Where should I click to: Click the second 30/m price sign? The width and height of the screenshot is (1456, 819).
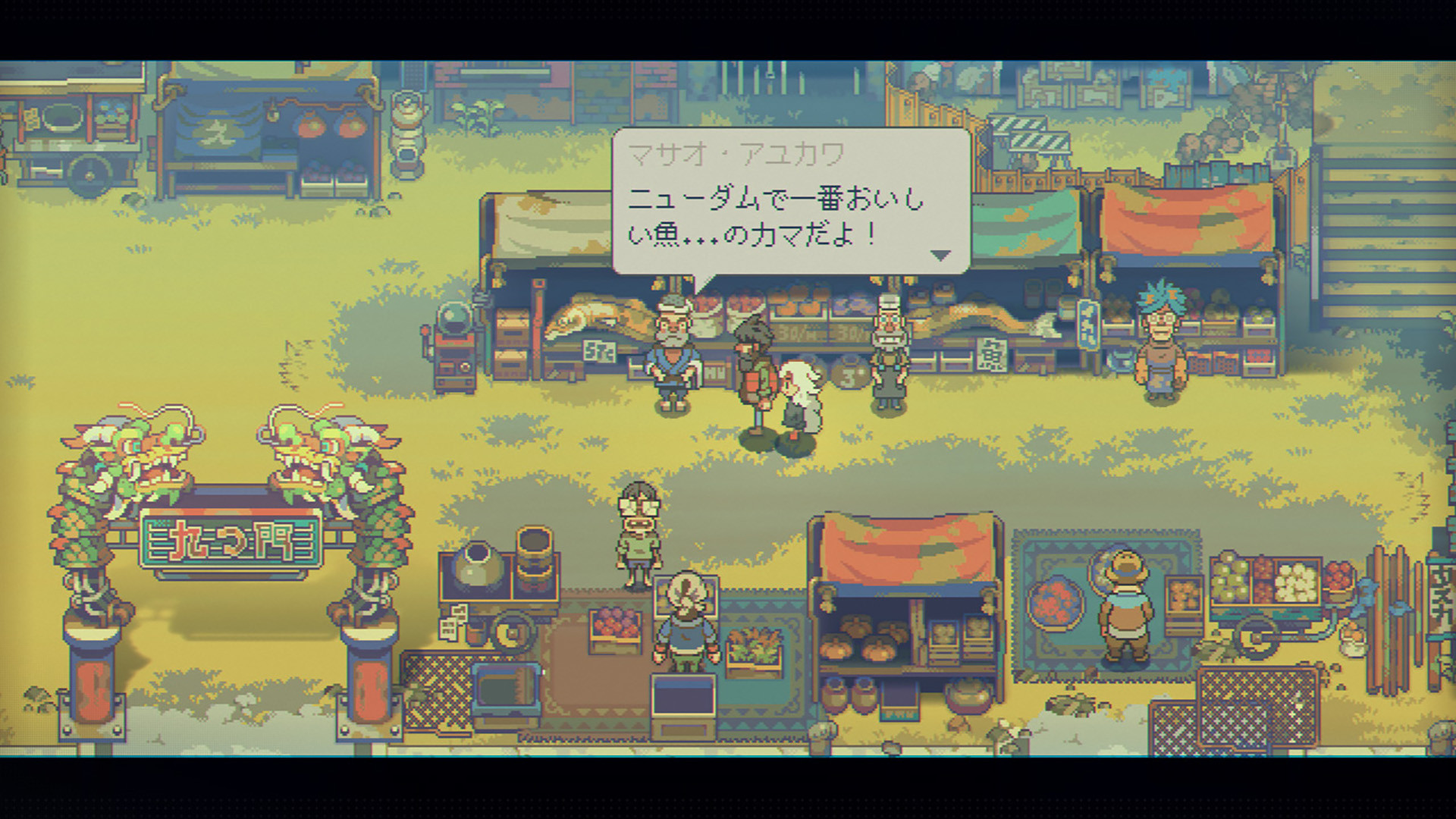pos(850,331)
